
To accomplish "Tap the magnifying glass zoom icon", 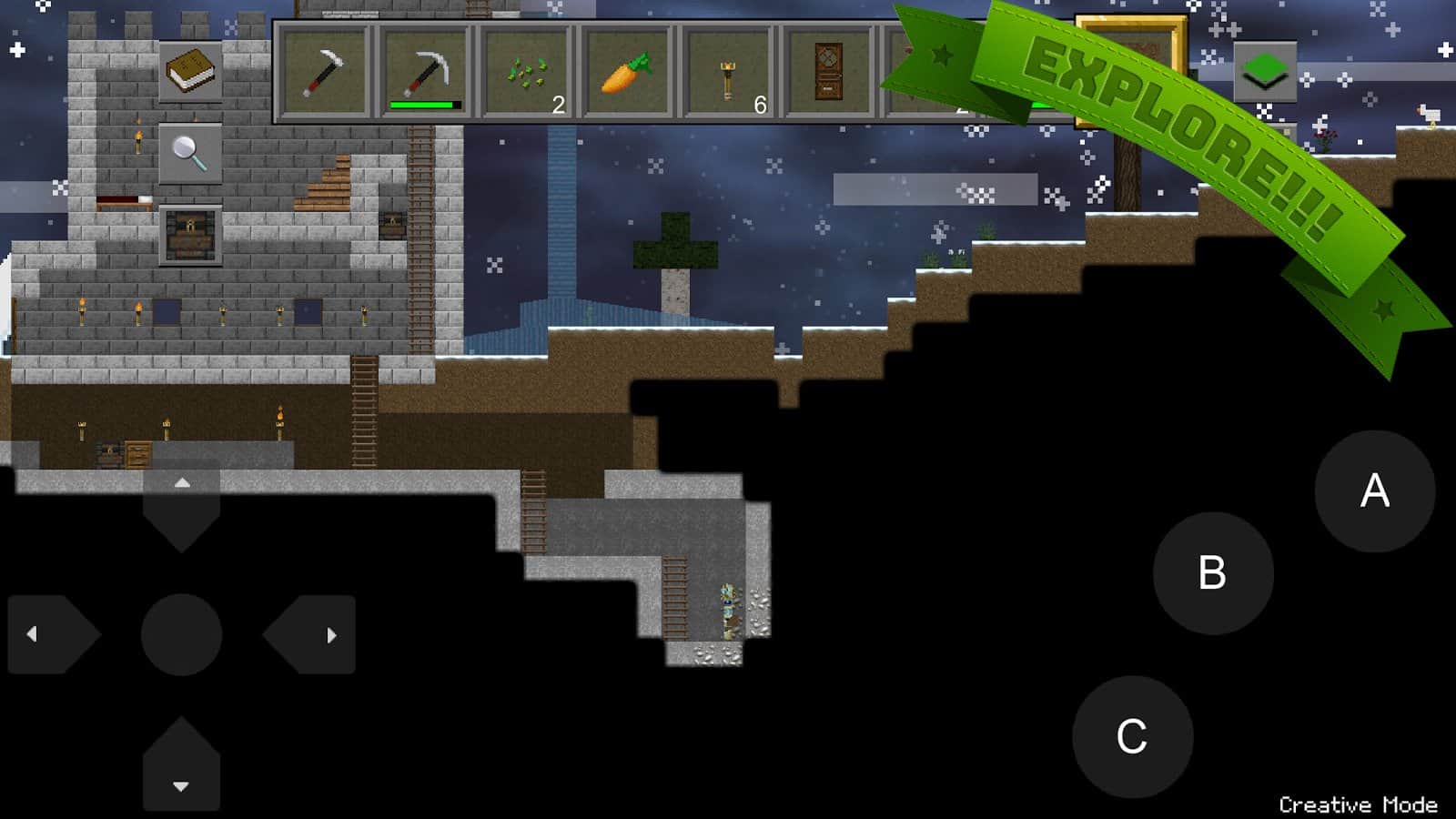I will click(x=190, y=154).
